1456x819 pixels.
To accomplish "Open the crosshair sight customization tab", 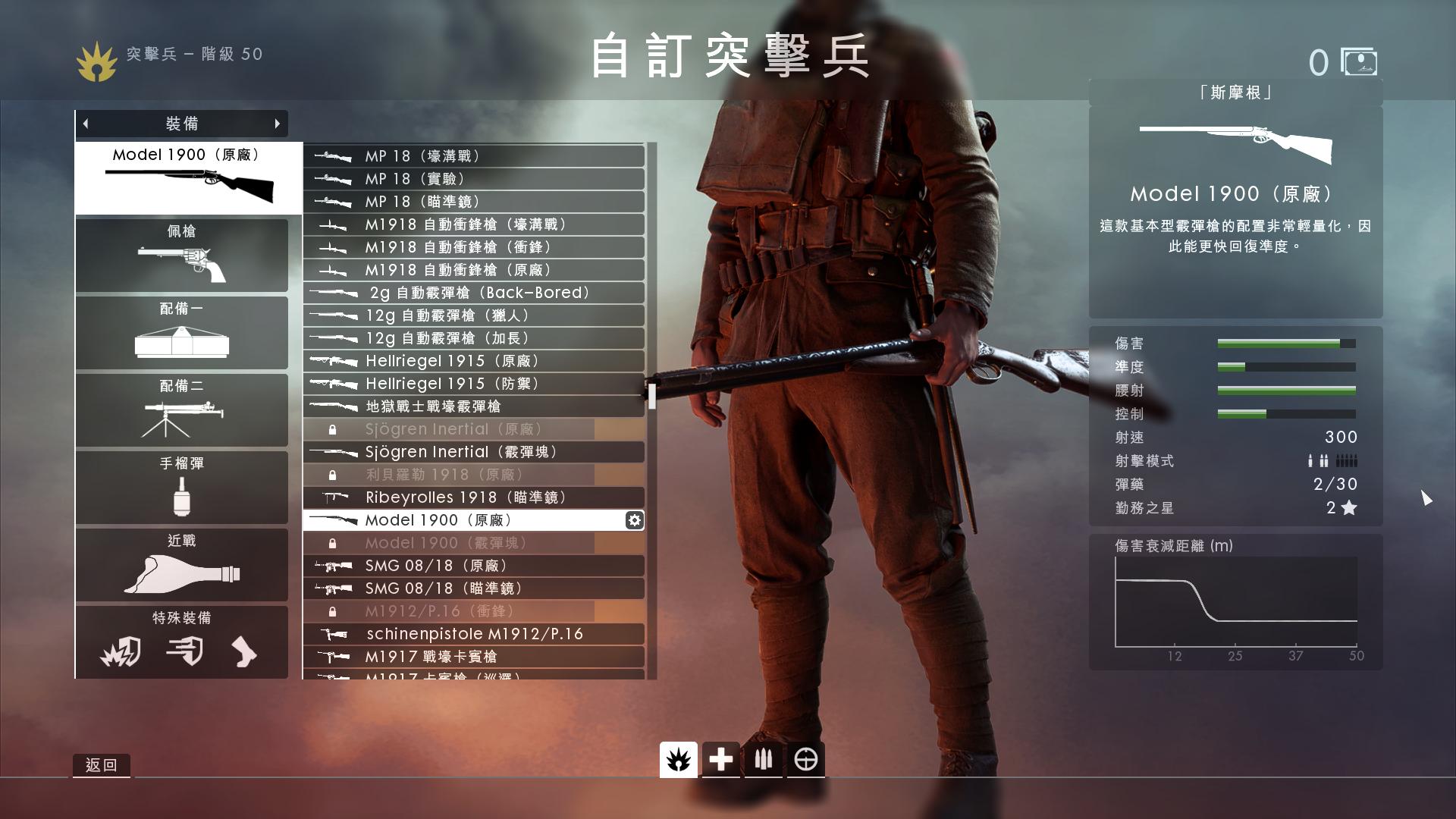I will (805, 759).
